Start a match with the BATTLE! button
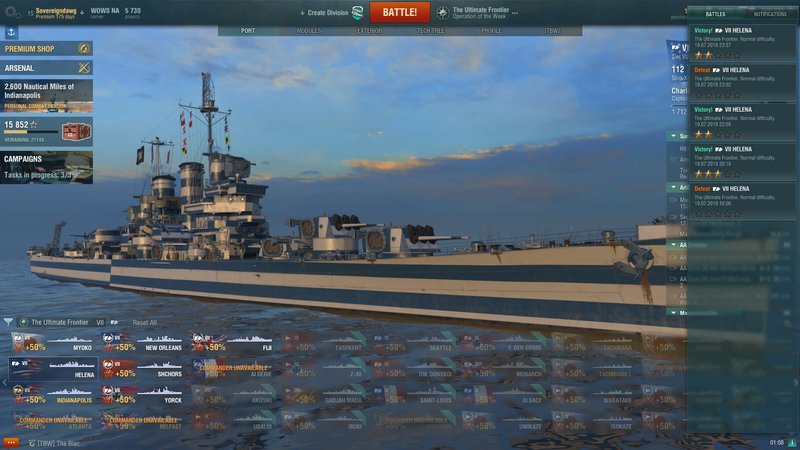This screenshot has width=800, height=450. (x=400, y=12)
